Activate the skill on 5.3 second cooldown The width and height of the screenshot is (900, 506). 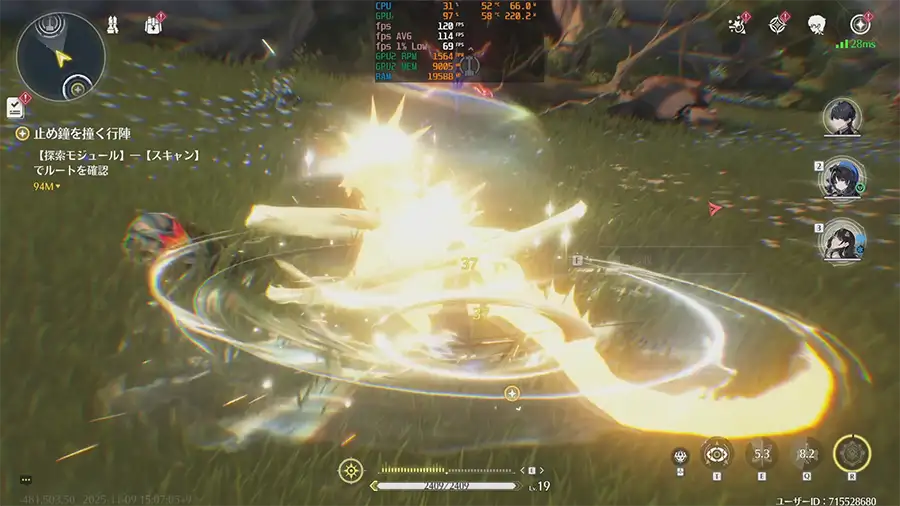click(x=762, y=454)
